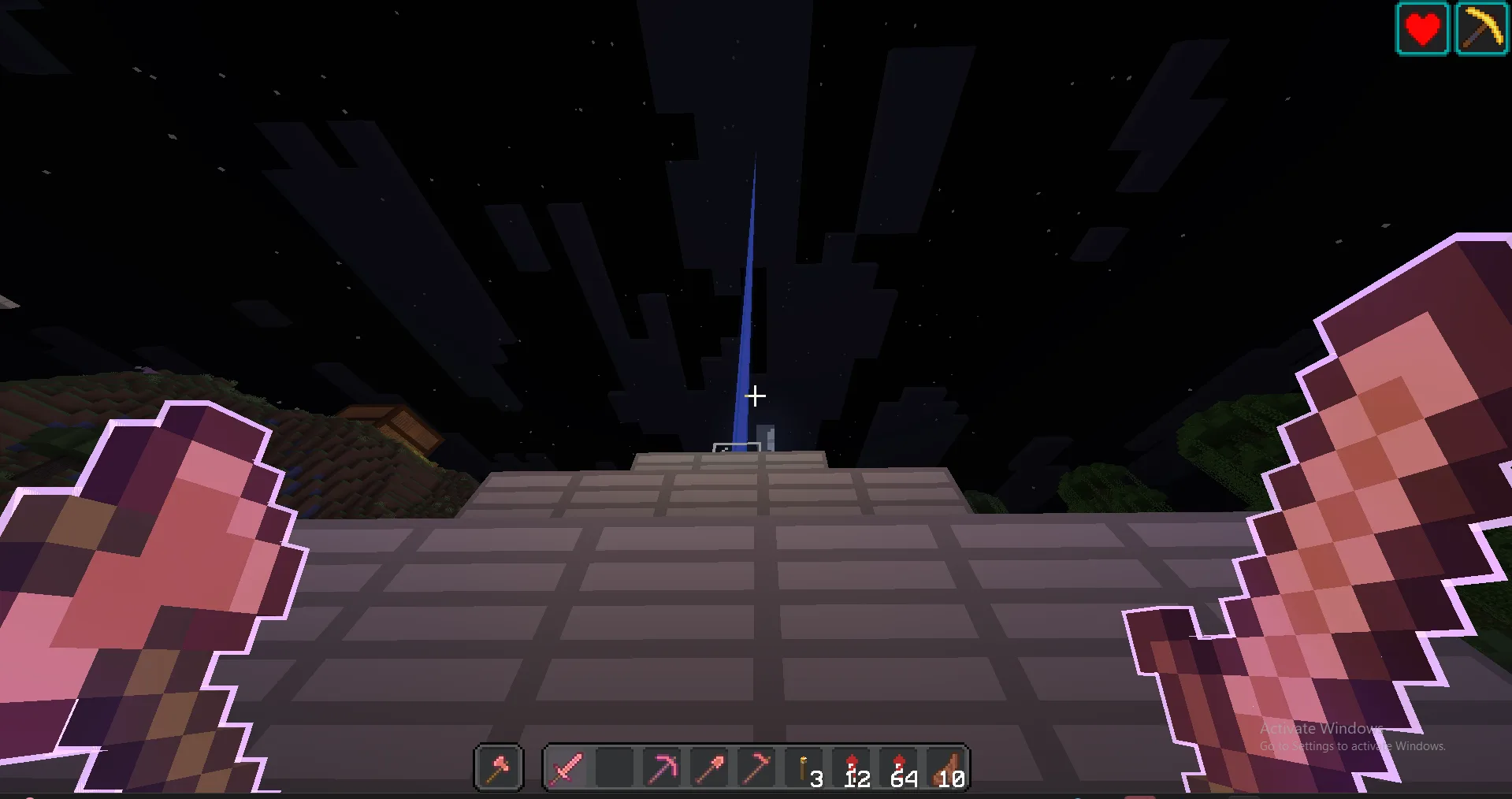
Task: Select the pink sword hotbar slot
Action: point(567,767)
